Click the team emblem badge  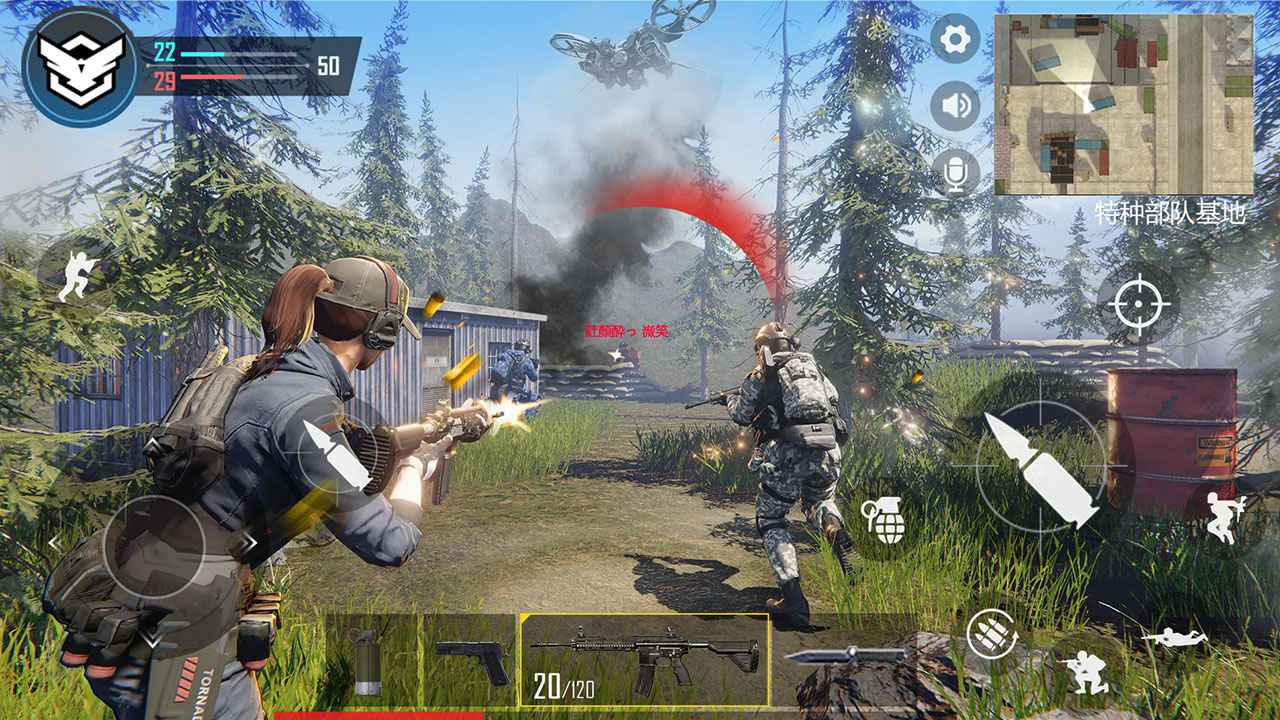pyautogui.click(x=80, y=66)
